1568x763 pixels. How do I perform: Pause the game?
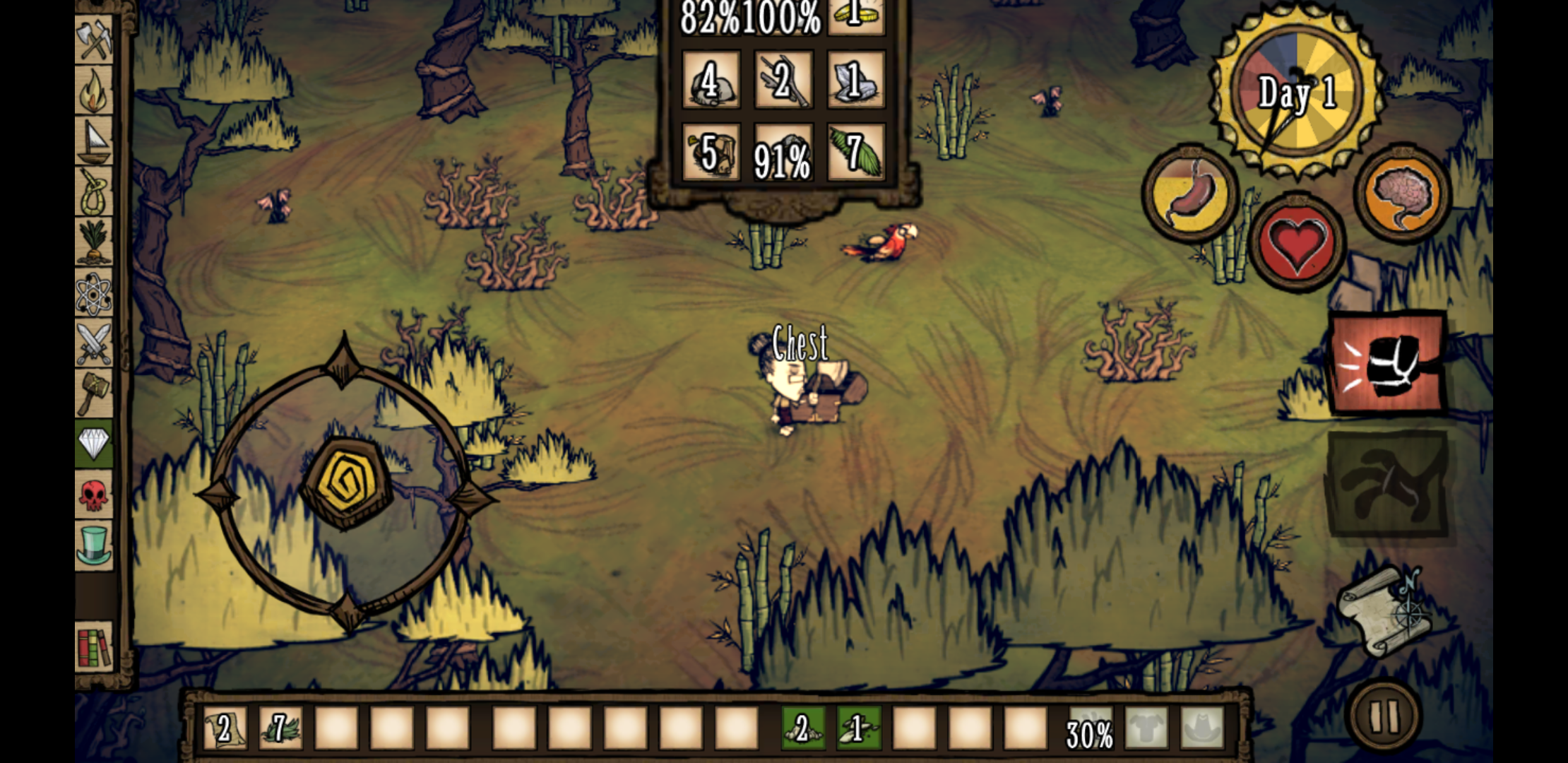(1384, 716)
